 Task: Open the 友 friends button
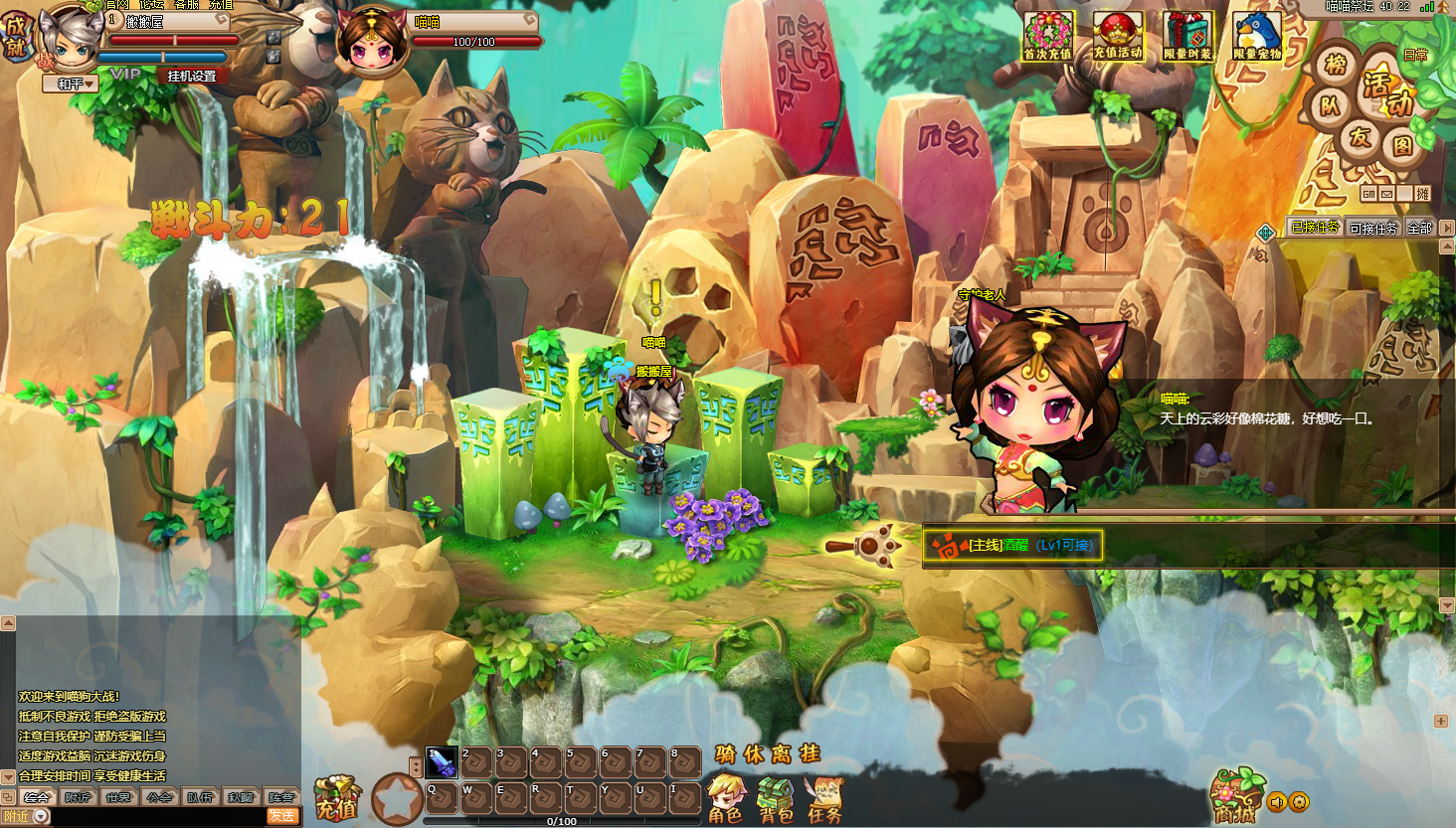(x=1360, y=138)
